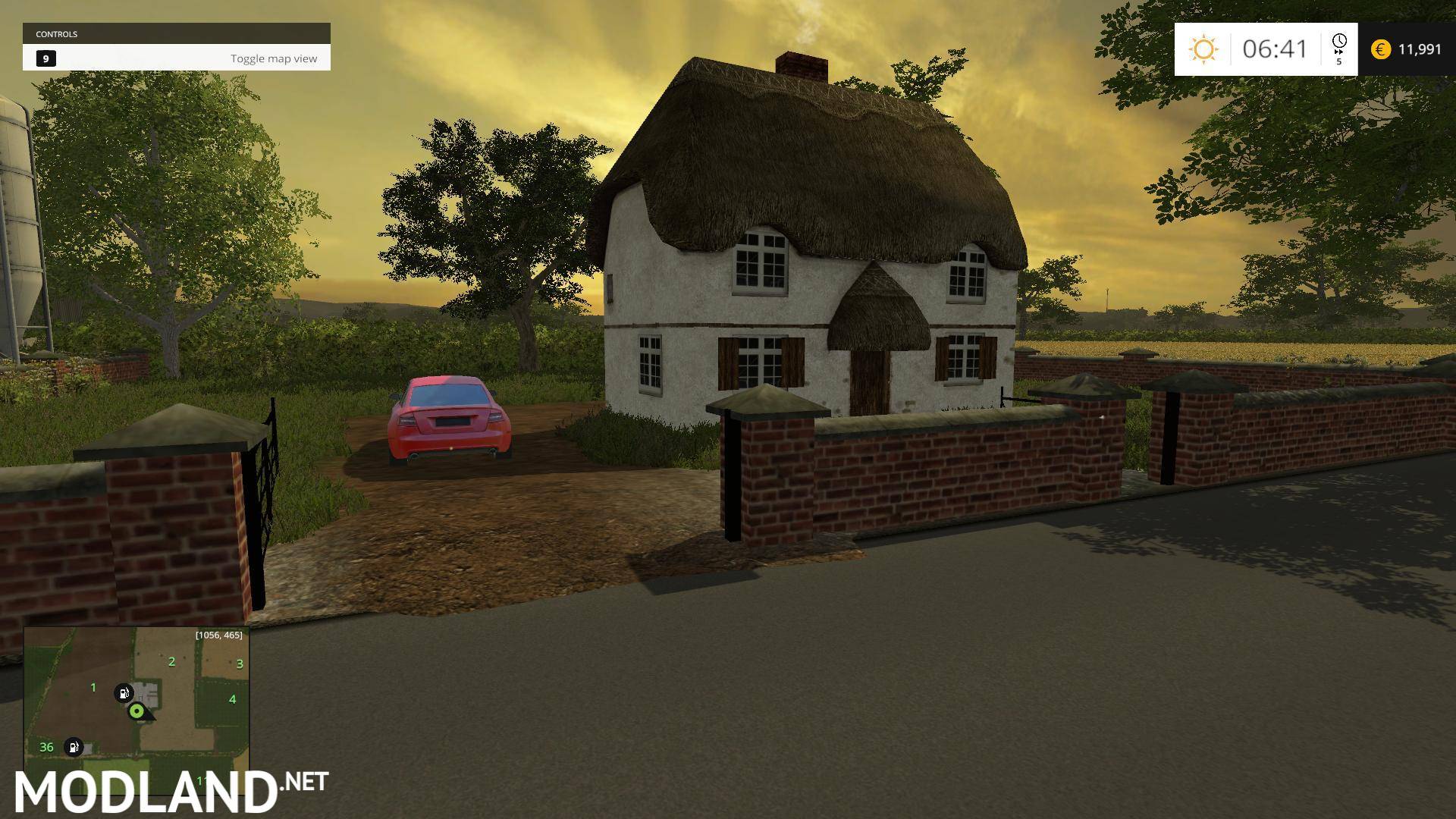Click the CONTROLS panel header

point(57,33)
